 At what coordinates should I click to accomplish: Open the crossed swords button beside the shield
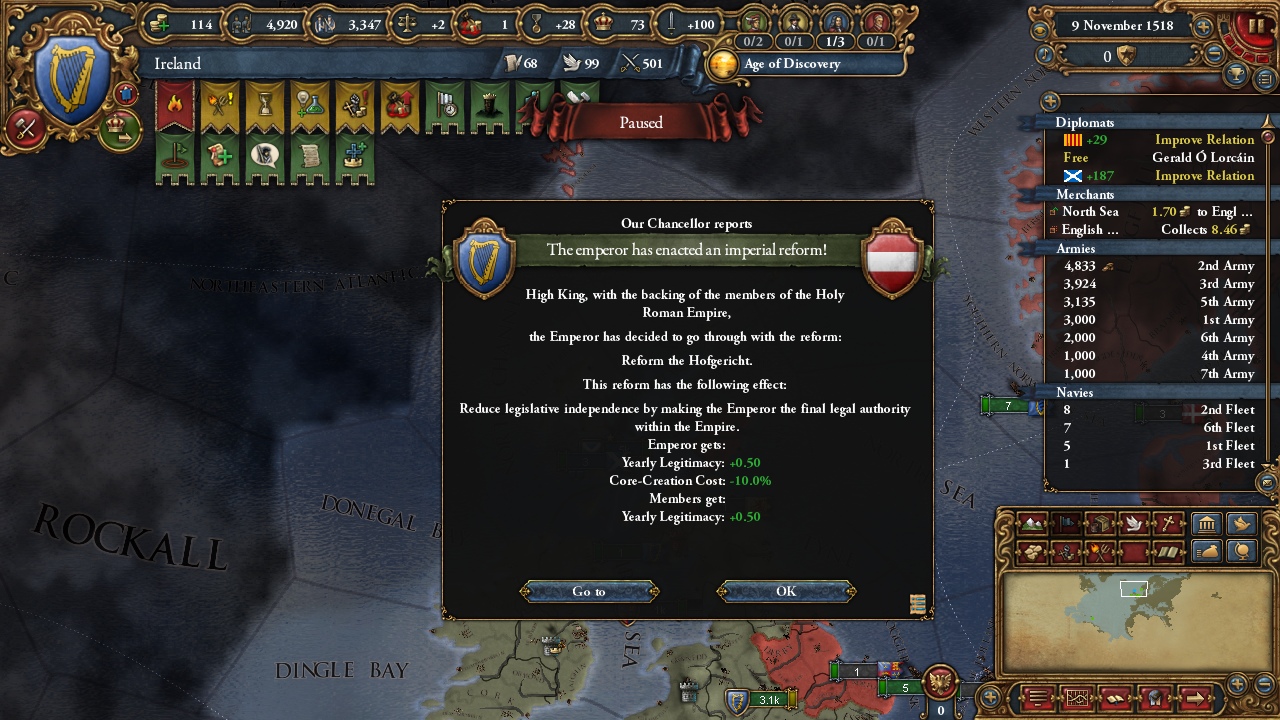[x=25, y=128]
